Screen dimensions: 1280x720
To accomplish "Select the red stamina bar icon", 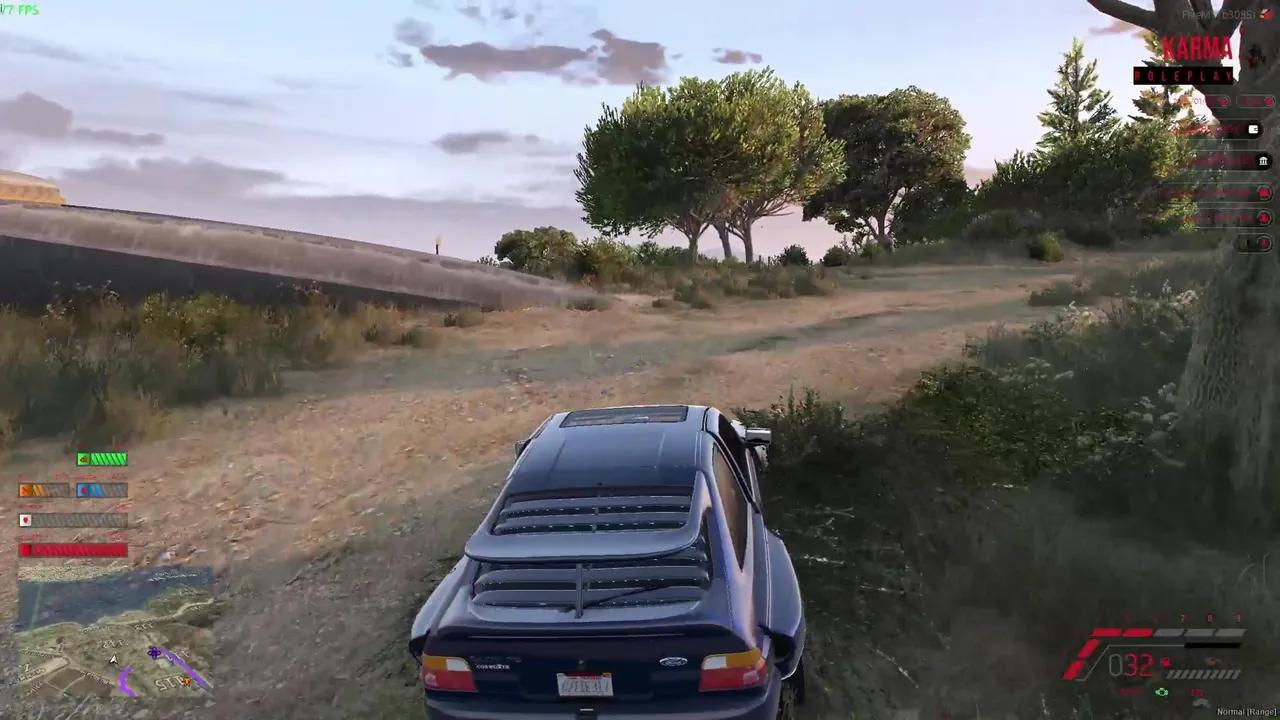I will point(25,548).
